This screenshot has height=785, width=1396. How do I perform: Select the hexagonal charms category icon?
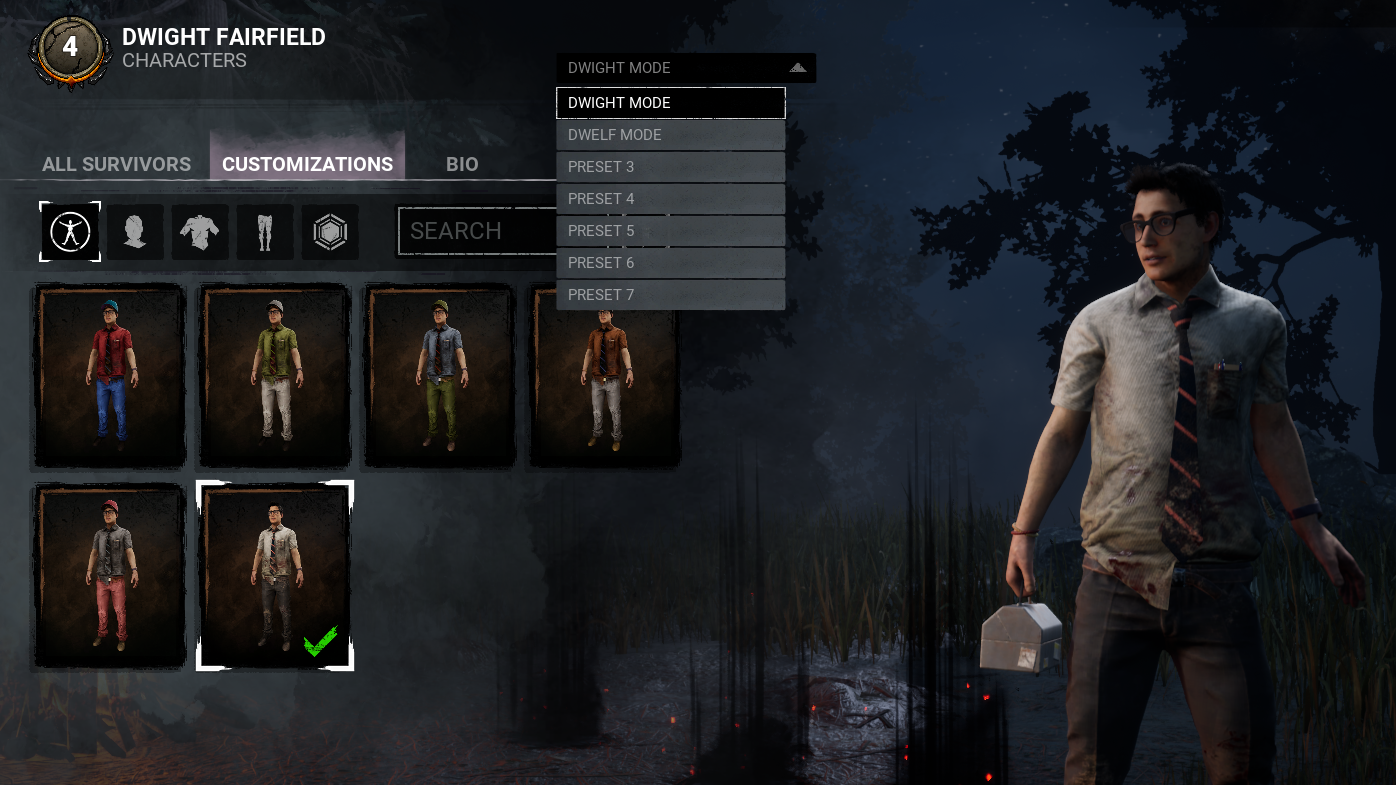tap(330, 231)
